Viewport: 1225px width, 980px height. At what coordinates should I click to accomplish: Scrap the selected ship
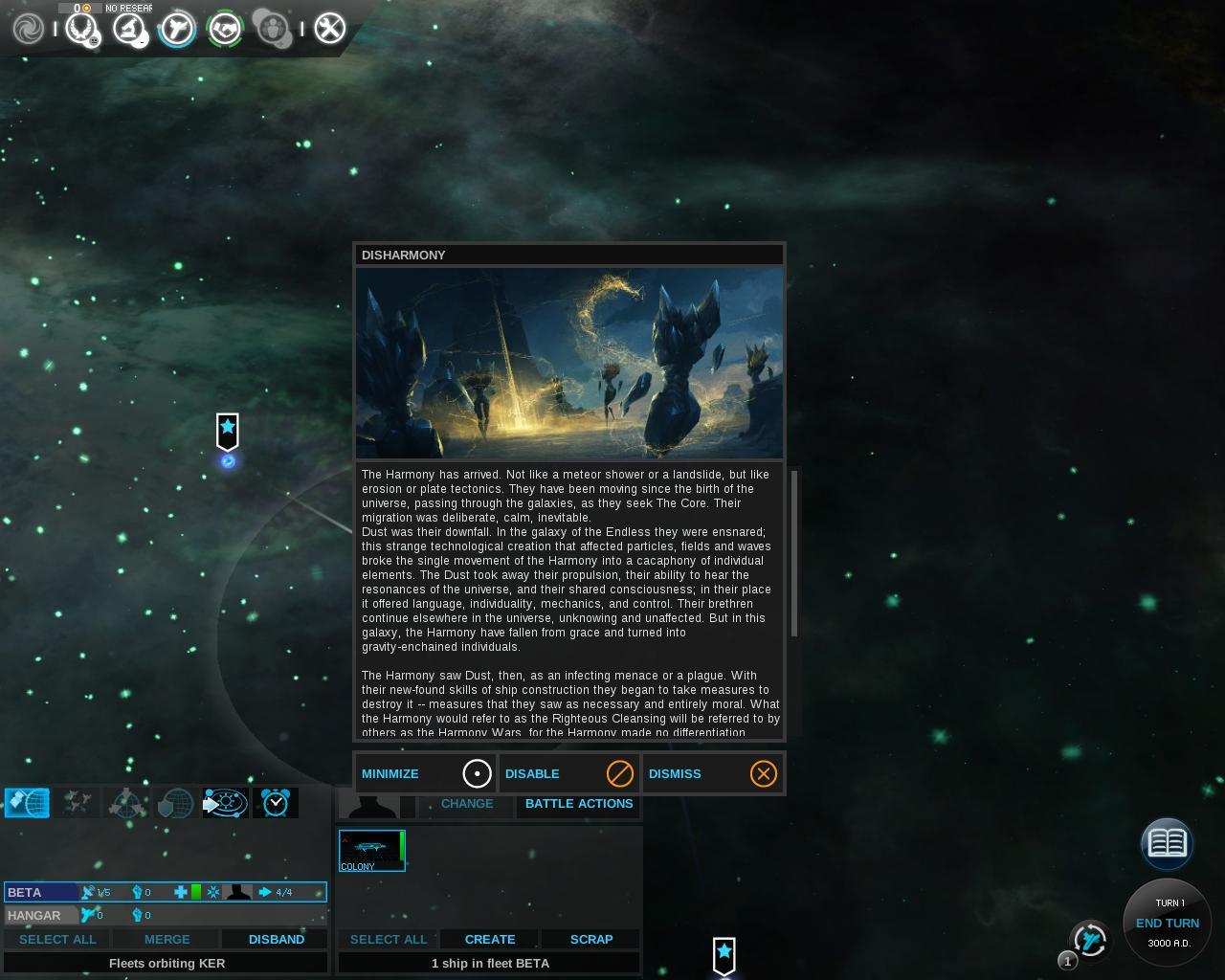(591, 939)
